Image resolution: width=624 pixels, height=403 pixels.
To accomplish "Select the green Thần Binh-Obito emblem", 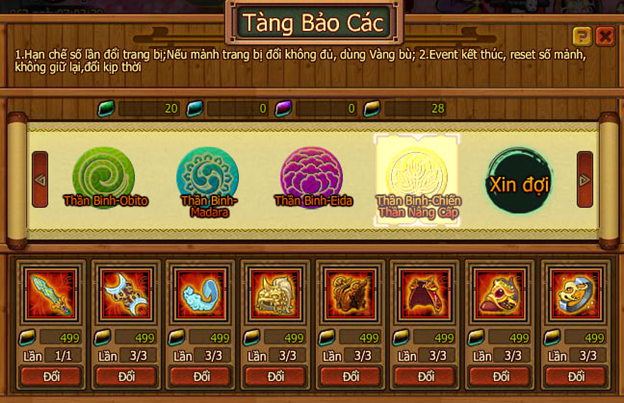I will click(103, 177).
